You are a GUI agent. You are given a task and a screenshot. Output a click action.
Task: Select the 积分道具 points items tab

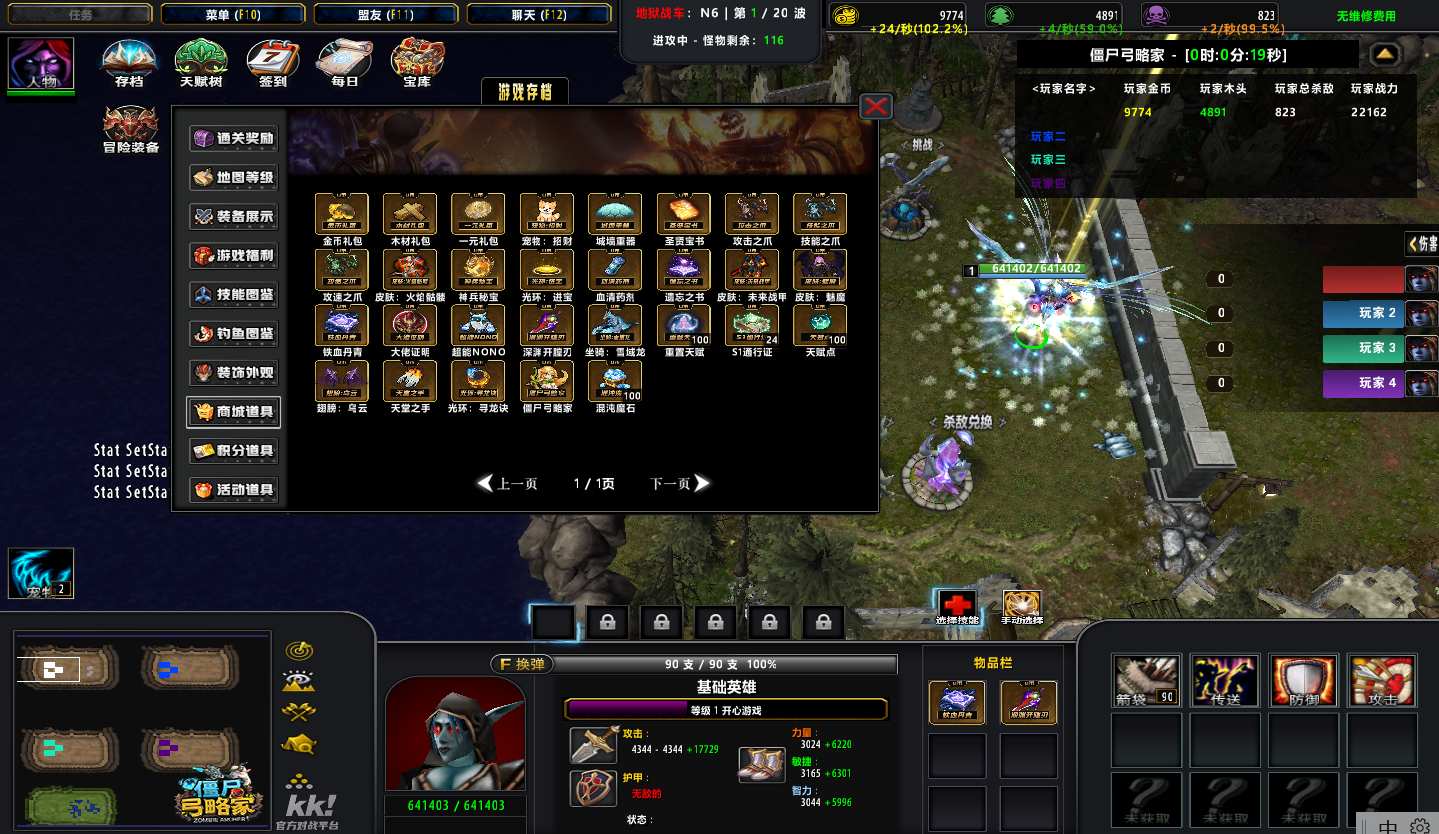pos(234,451)
